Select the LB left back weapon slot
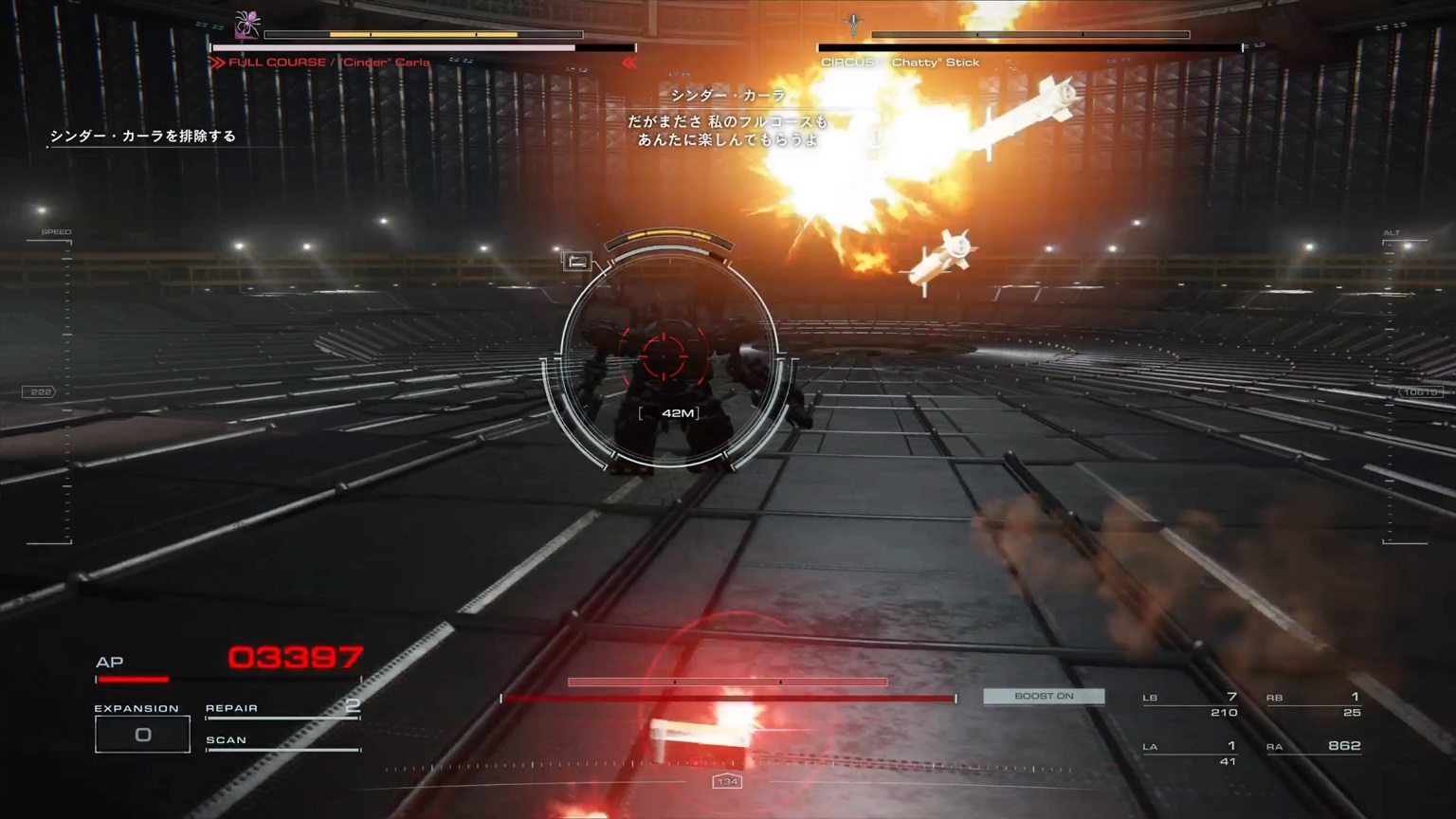Viewport: 1456px width, 819px height. click(1191, 704)
